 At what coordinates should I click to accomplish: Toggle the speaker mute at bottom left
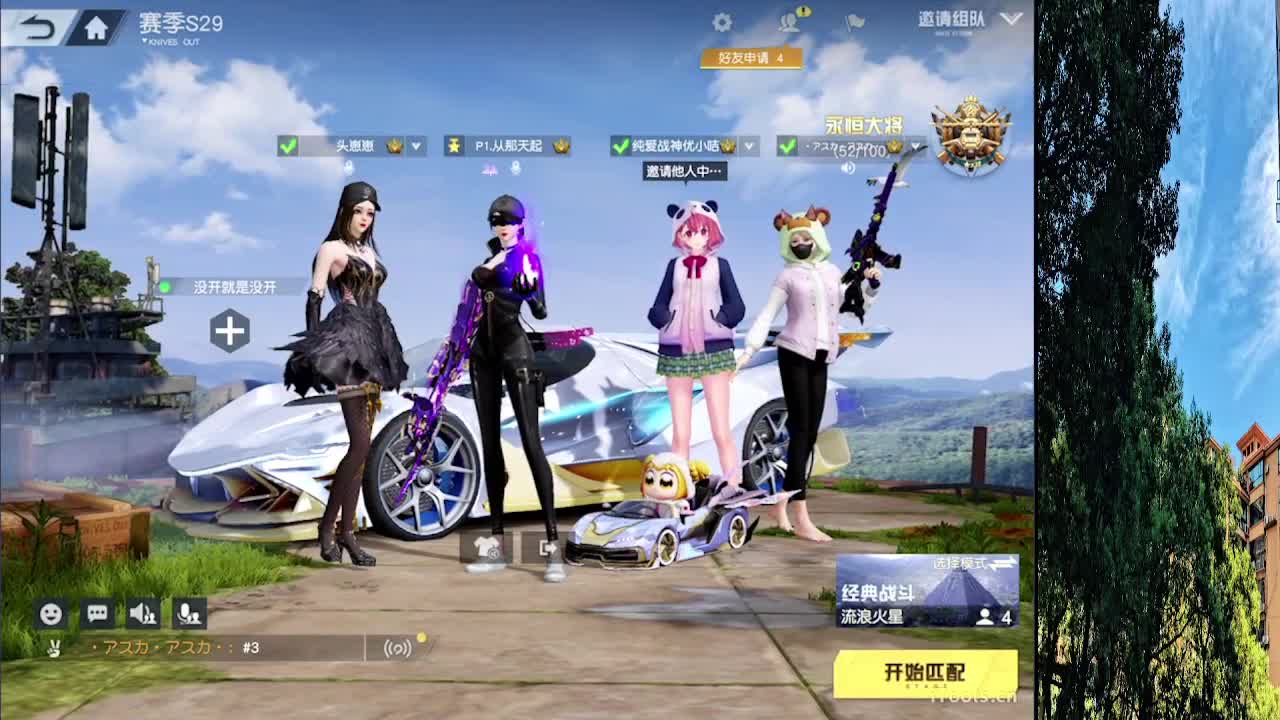click(145, 614)
